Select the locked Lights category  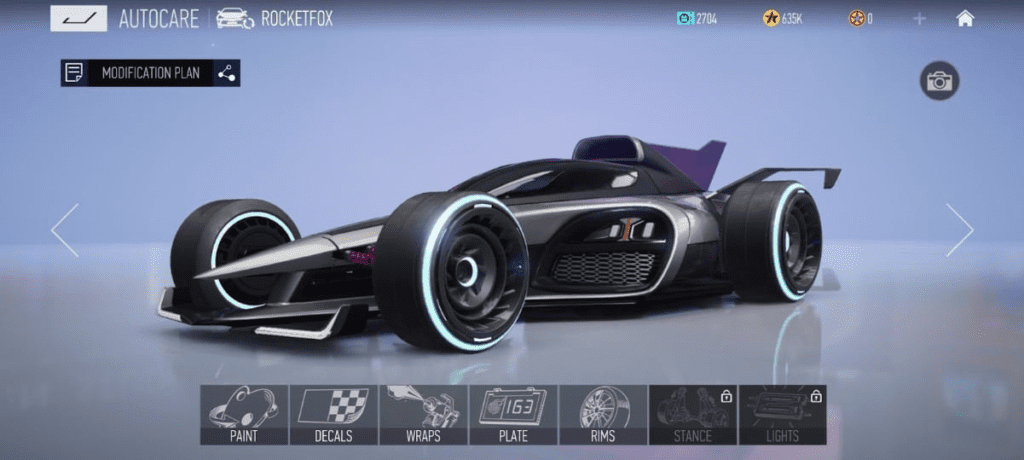pyautogui.click(x=783, y=414)
